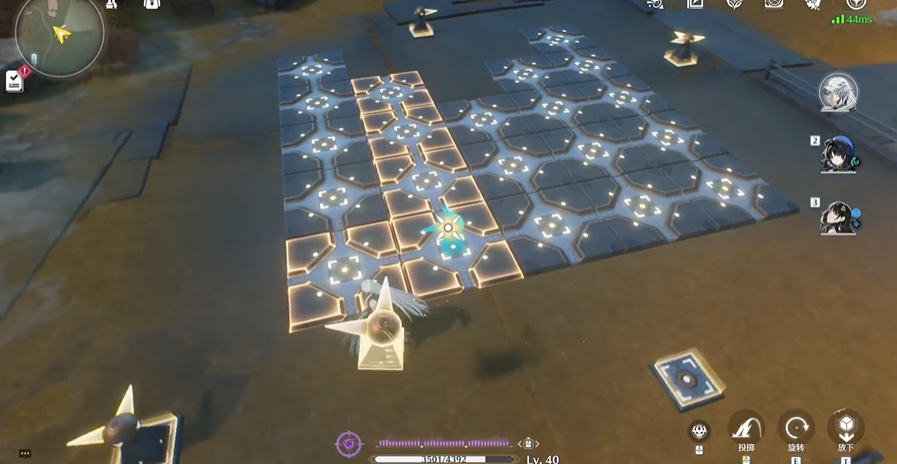Click the 放下 put down button

point(846,428)
